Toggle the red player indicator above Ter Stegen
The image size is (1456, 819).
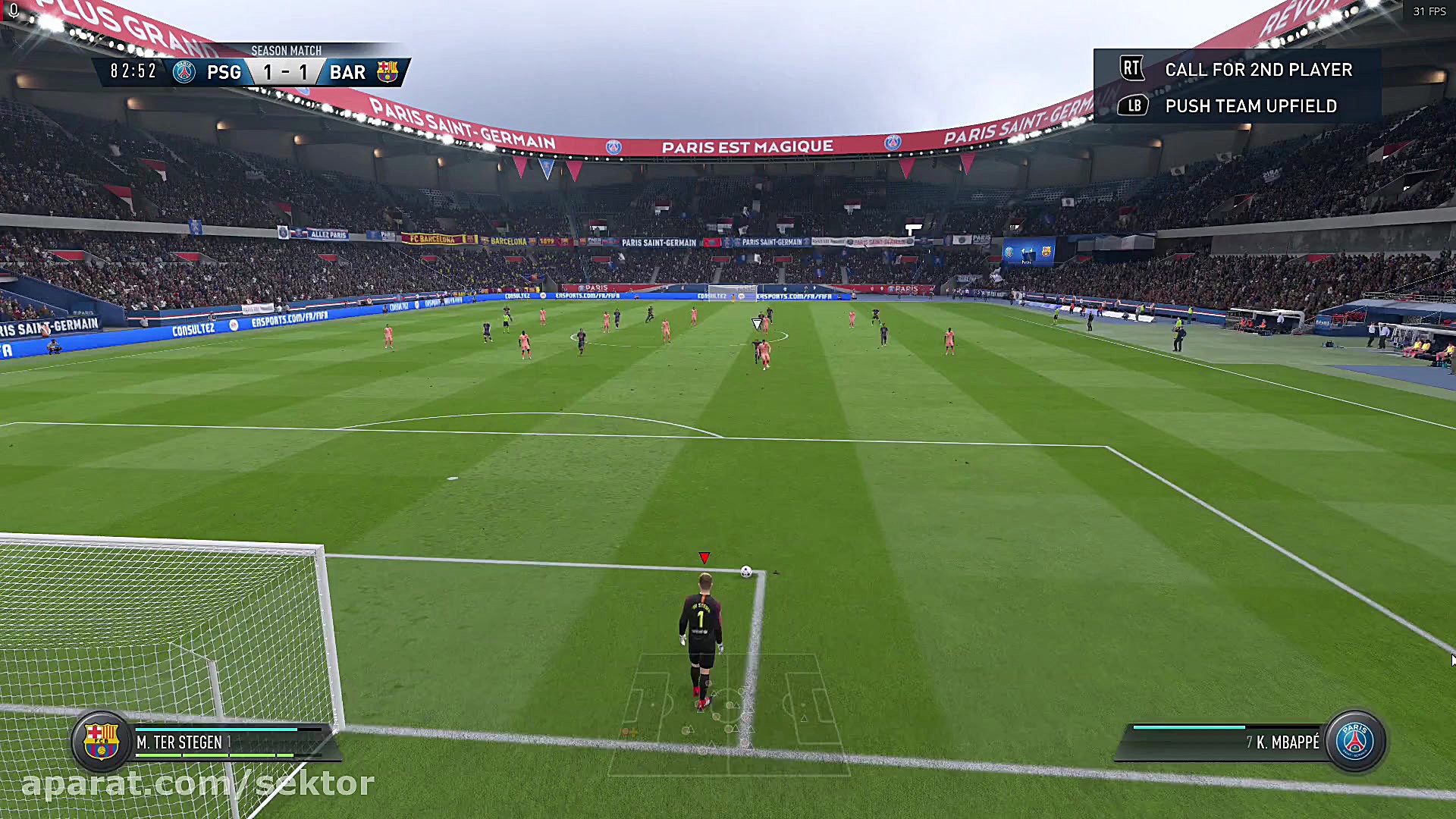pos(704,556)
